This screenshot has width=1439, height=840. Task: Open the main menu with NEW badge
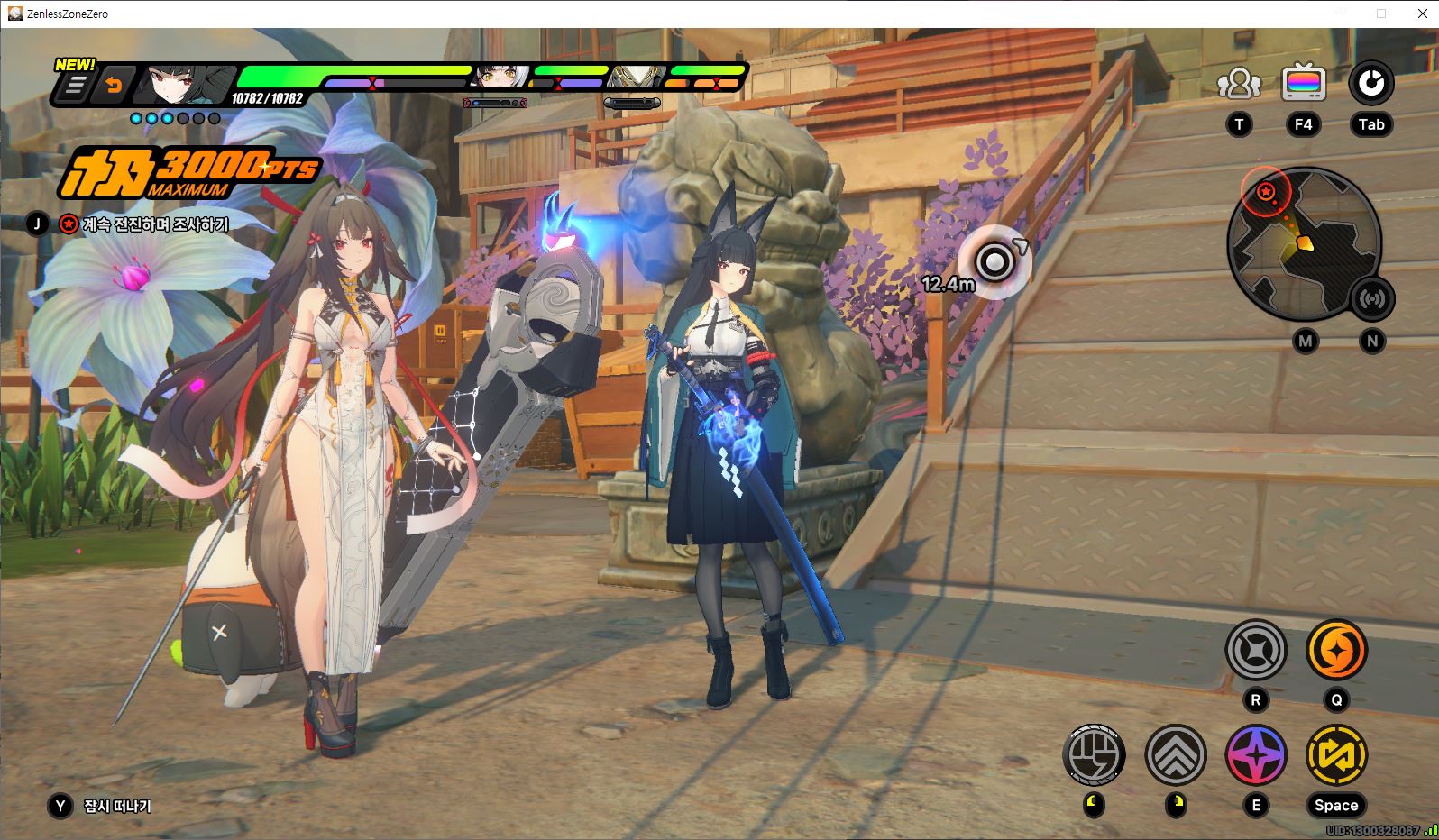click(75, 86)
